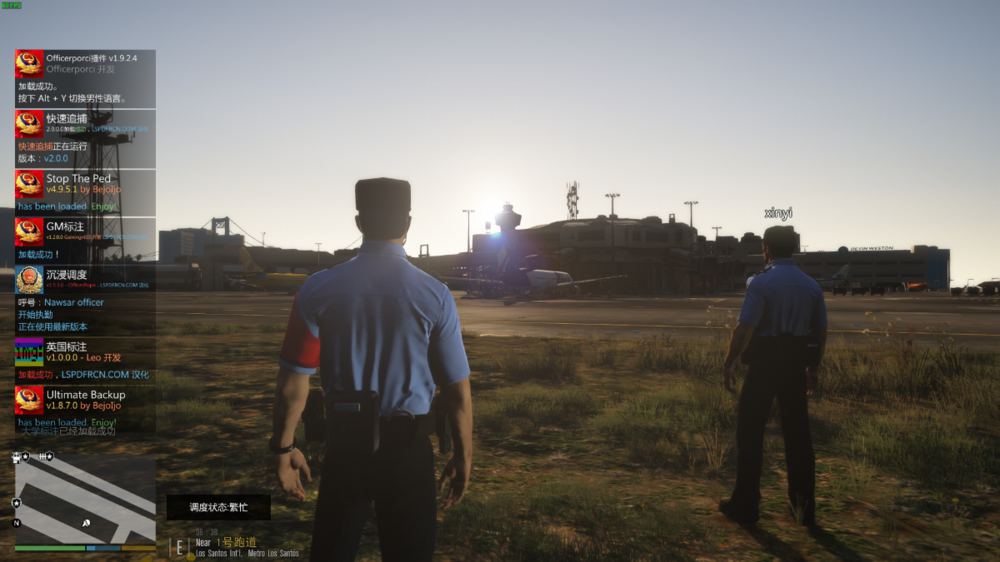Select the 沉浸调度 dispatch notification
Screen dimensions: 1000x562
coord(85,300)
